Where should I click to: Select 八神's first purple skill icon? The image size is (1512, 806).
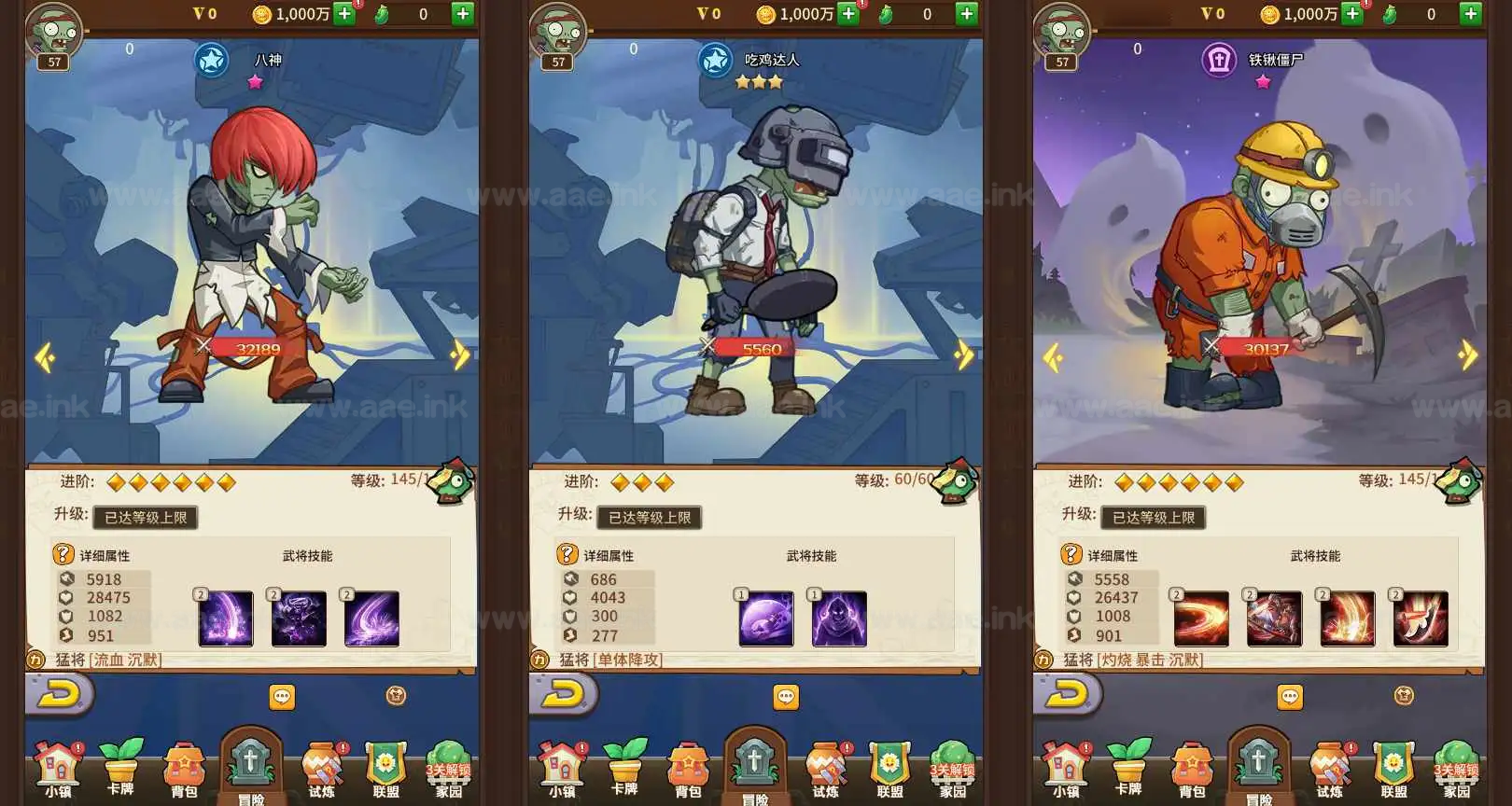[226, 618]
